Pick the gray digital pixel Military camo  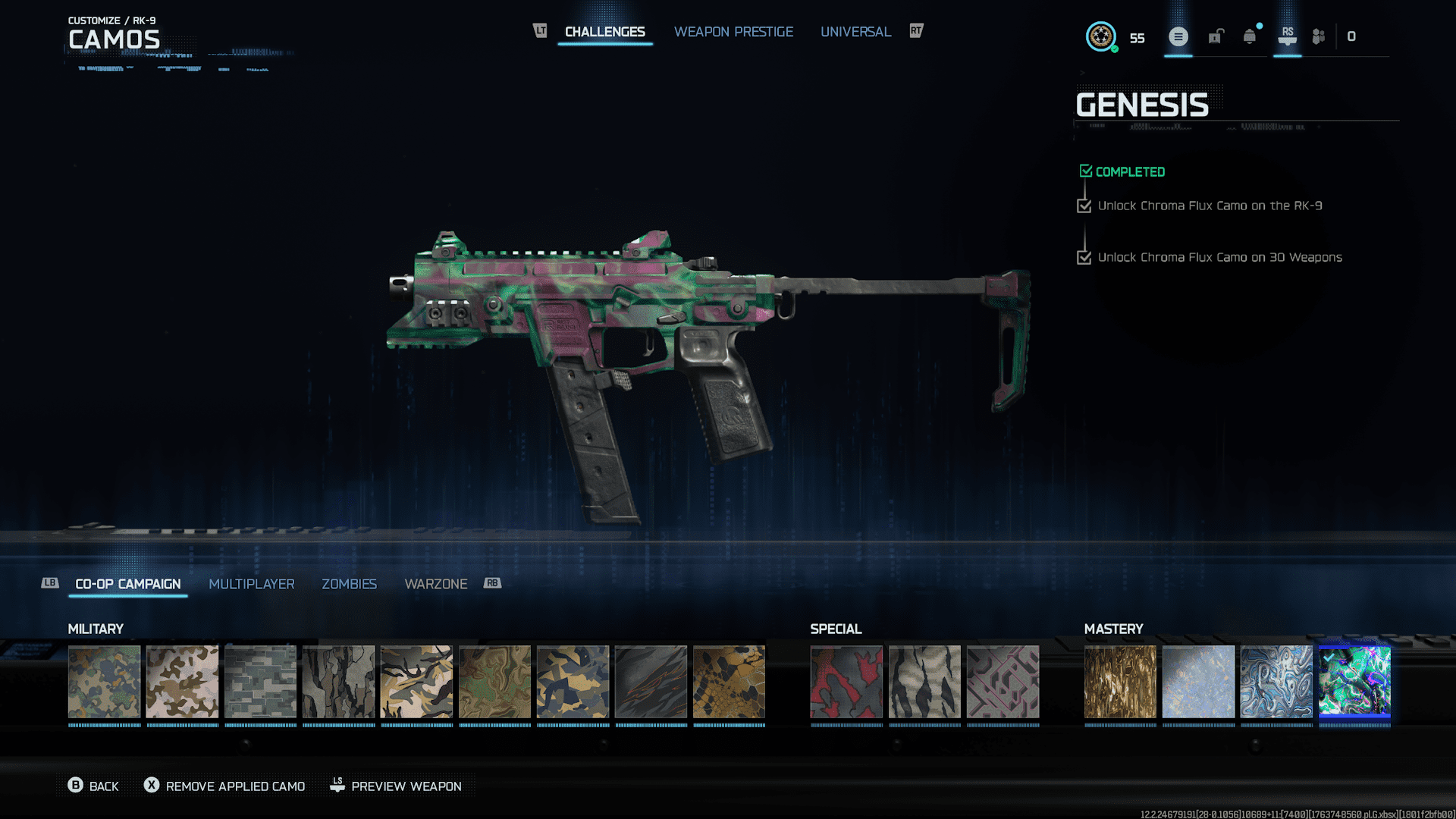point(260,682)
